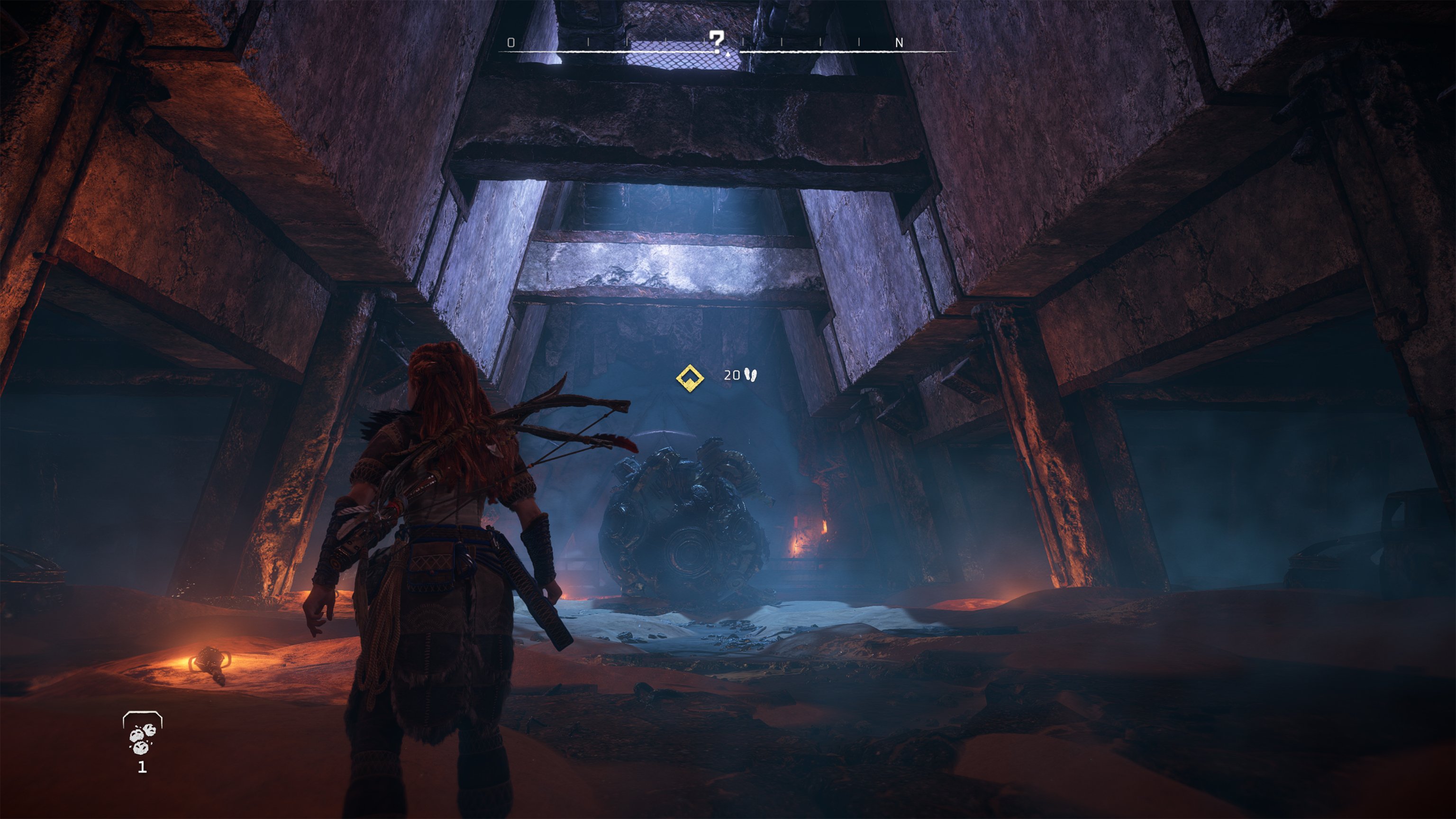Screen dimensions: 1456x819
Task: Click the item count 1 under berries icon
Action: pos(143,767)
